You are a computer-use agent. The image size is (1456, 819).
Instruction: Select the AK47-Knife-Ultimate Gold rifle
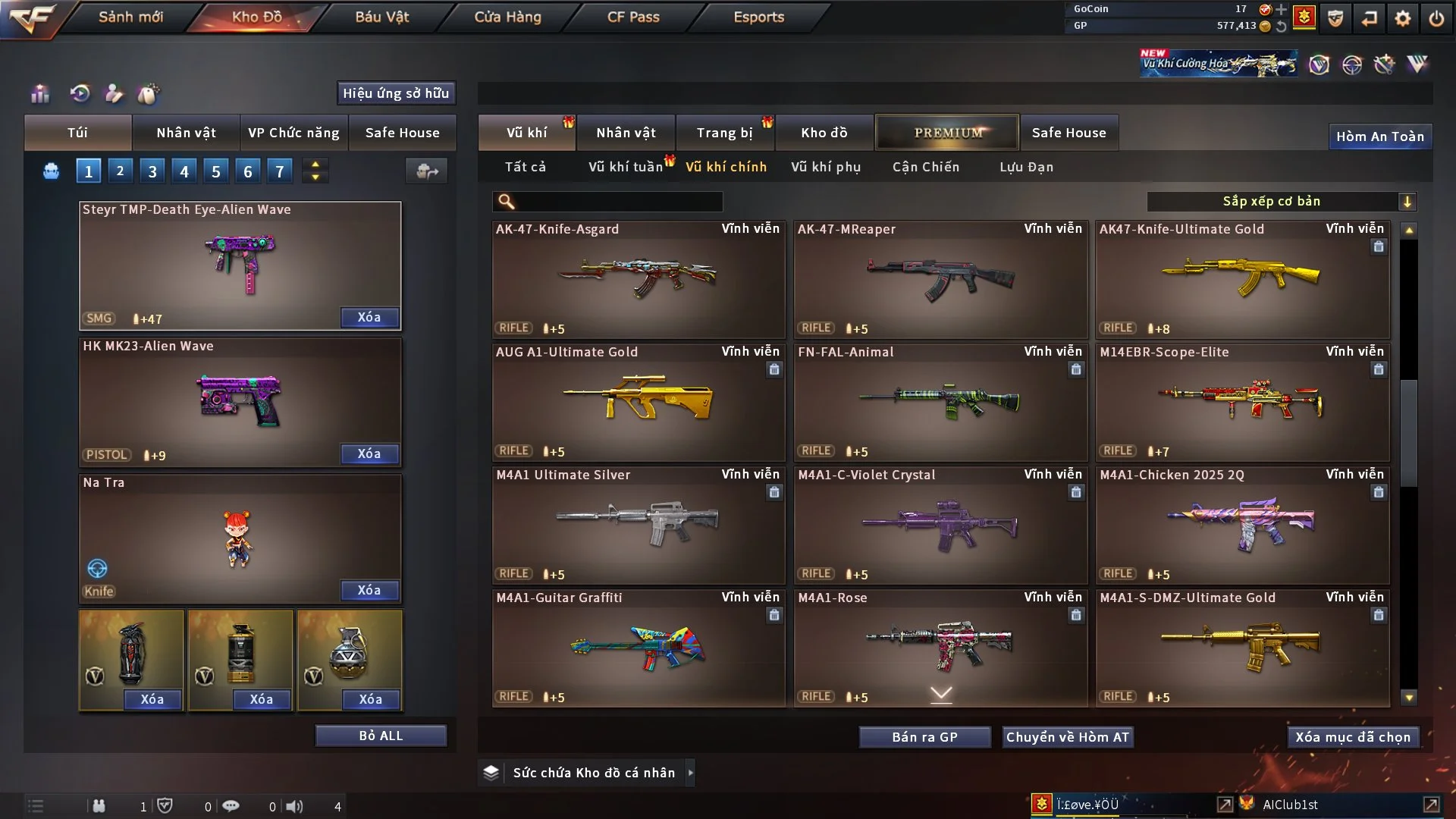click(1242, 279)
